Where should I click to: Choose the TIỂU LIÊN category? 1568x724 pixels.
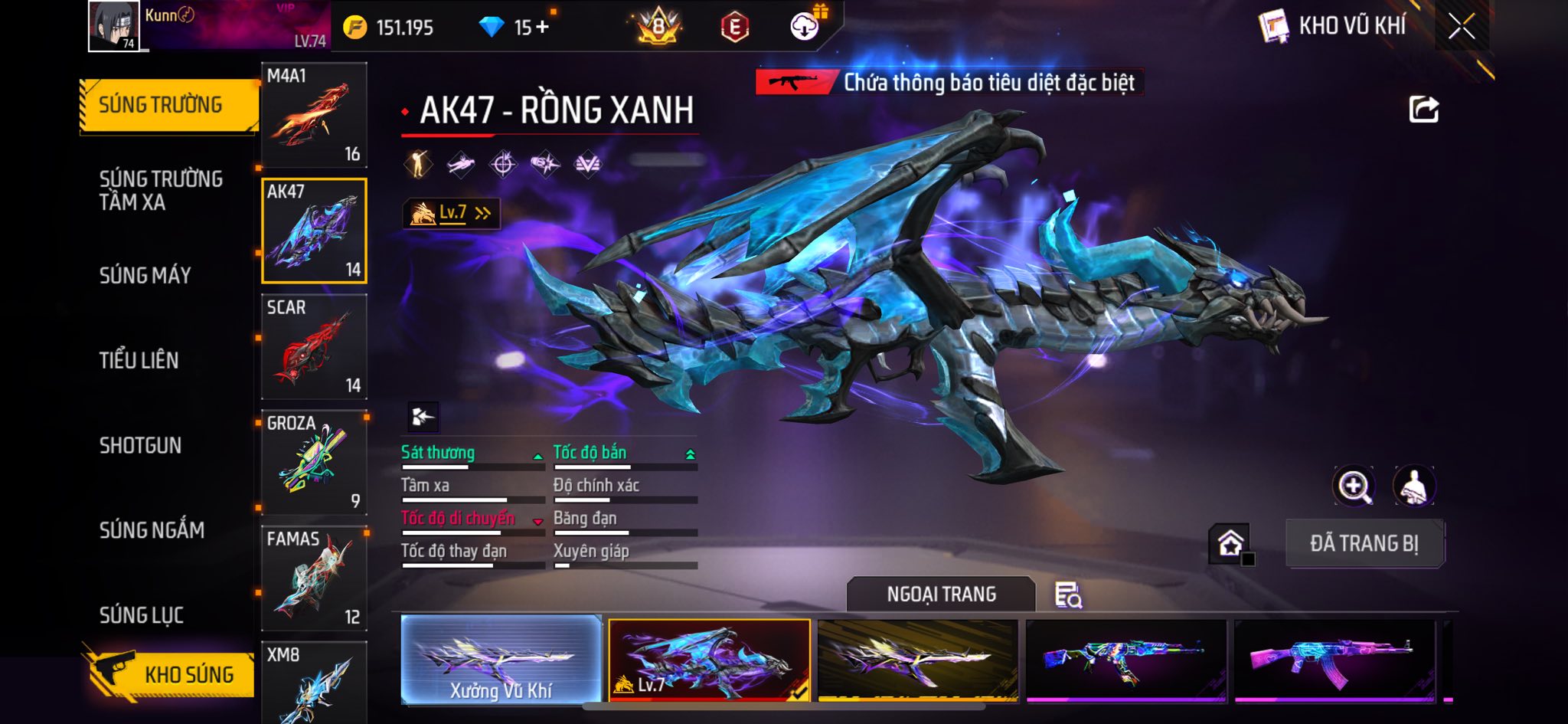point(139,360)
